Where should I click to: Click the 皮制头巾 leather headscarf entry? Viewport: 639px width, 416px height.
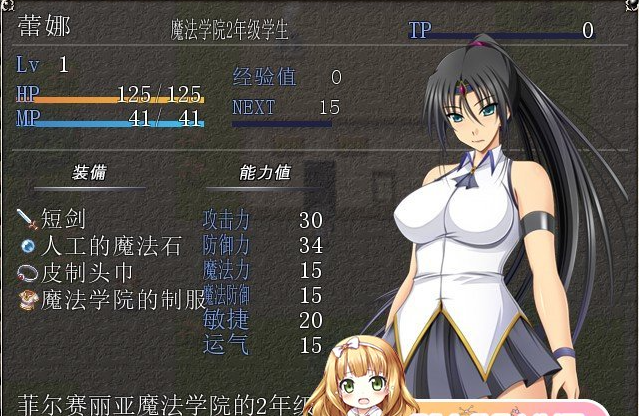pos(85,271)
